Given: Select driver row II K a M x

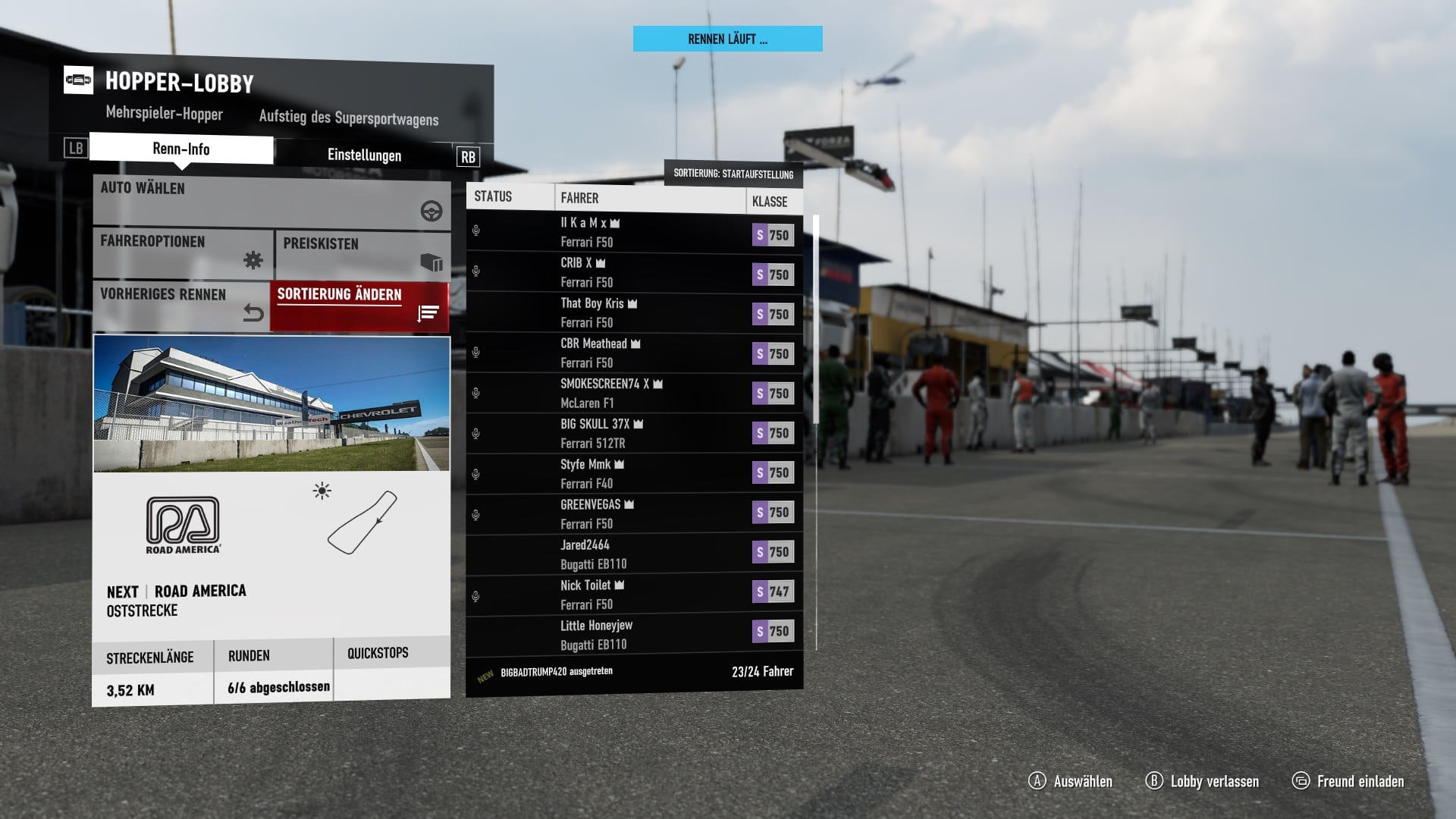Looking at the screenshot, I should point(634,233).
